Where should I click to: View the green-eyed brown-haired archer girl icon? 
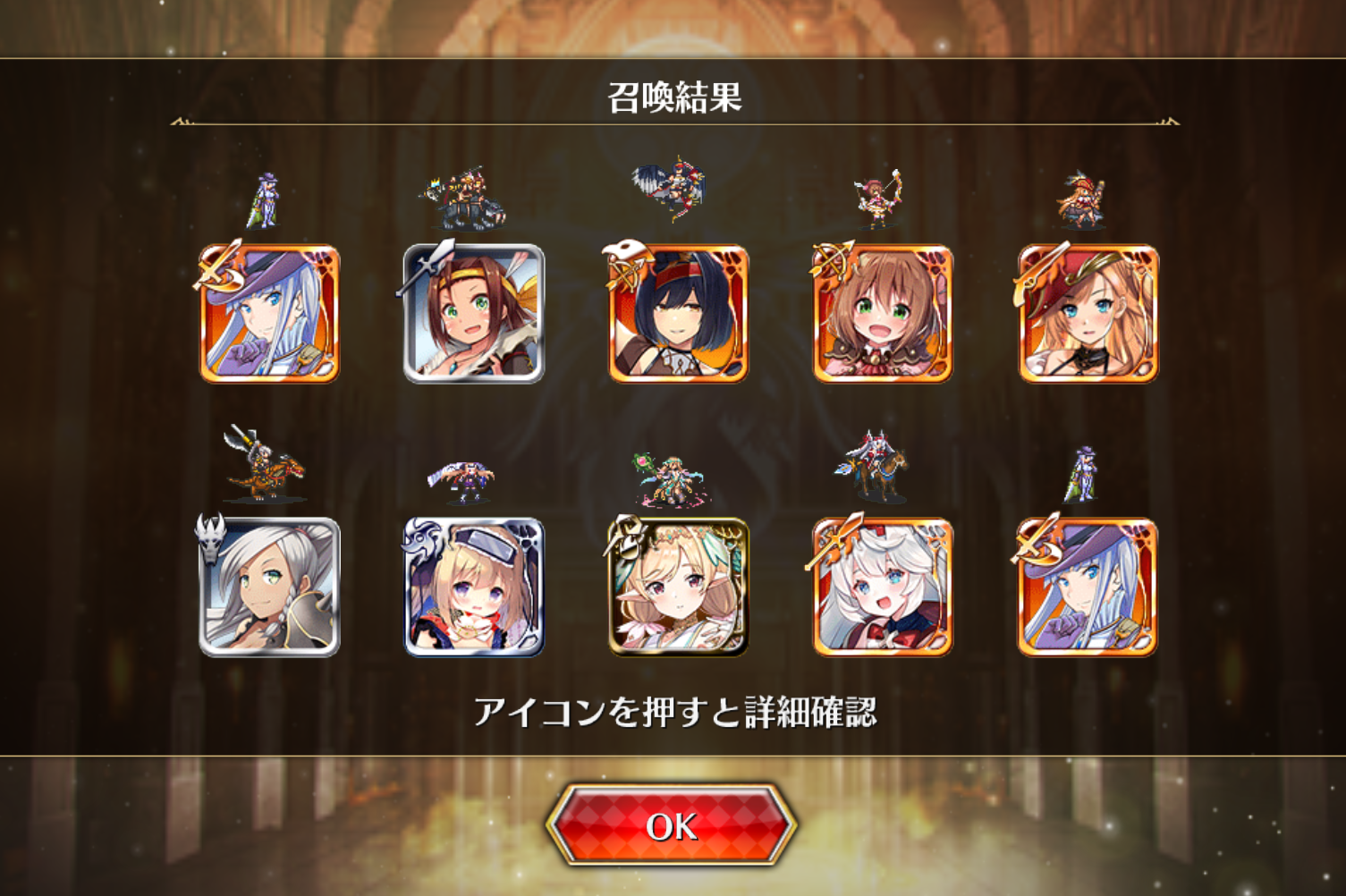pos(883,314)
